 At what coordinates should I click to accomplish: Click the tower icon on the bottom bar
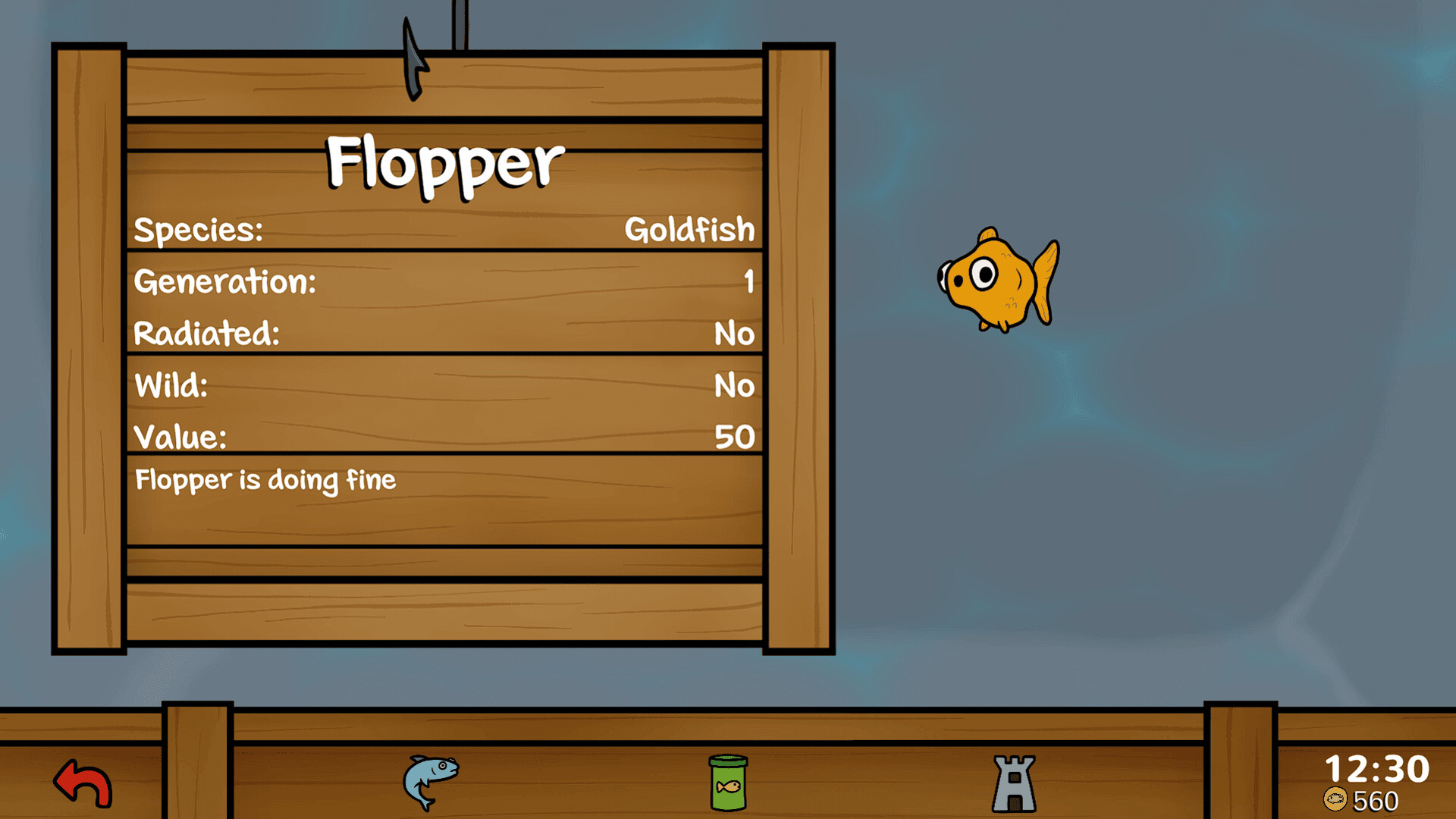[1014, 785]
